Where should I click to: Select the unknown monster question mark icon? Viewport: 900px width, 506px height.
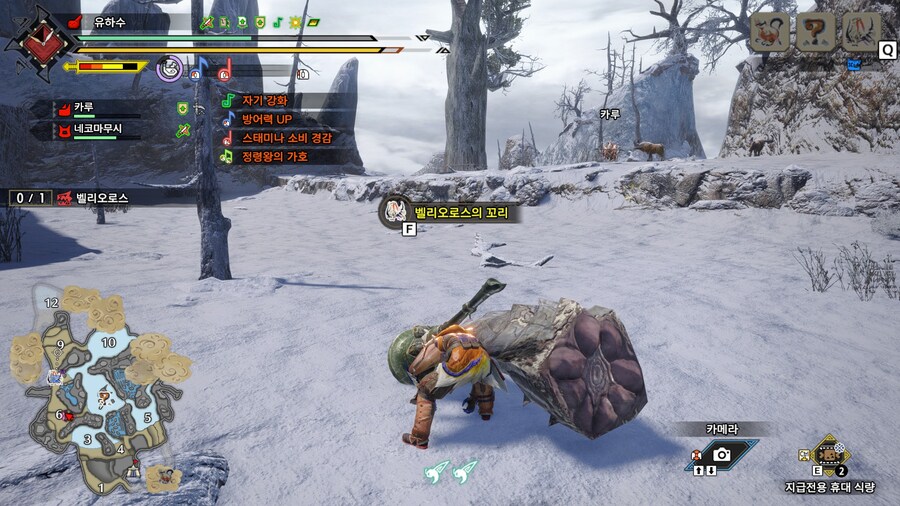pos(814,32)
